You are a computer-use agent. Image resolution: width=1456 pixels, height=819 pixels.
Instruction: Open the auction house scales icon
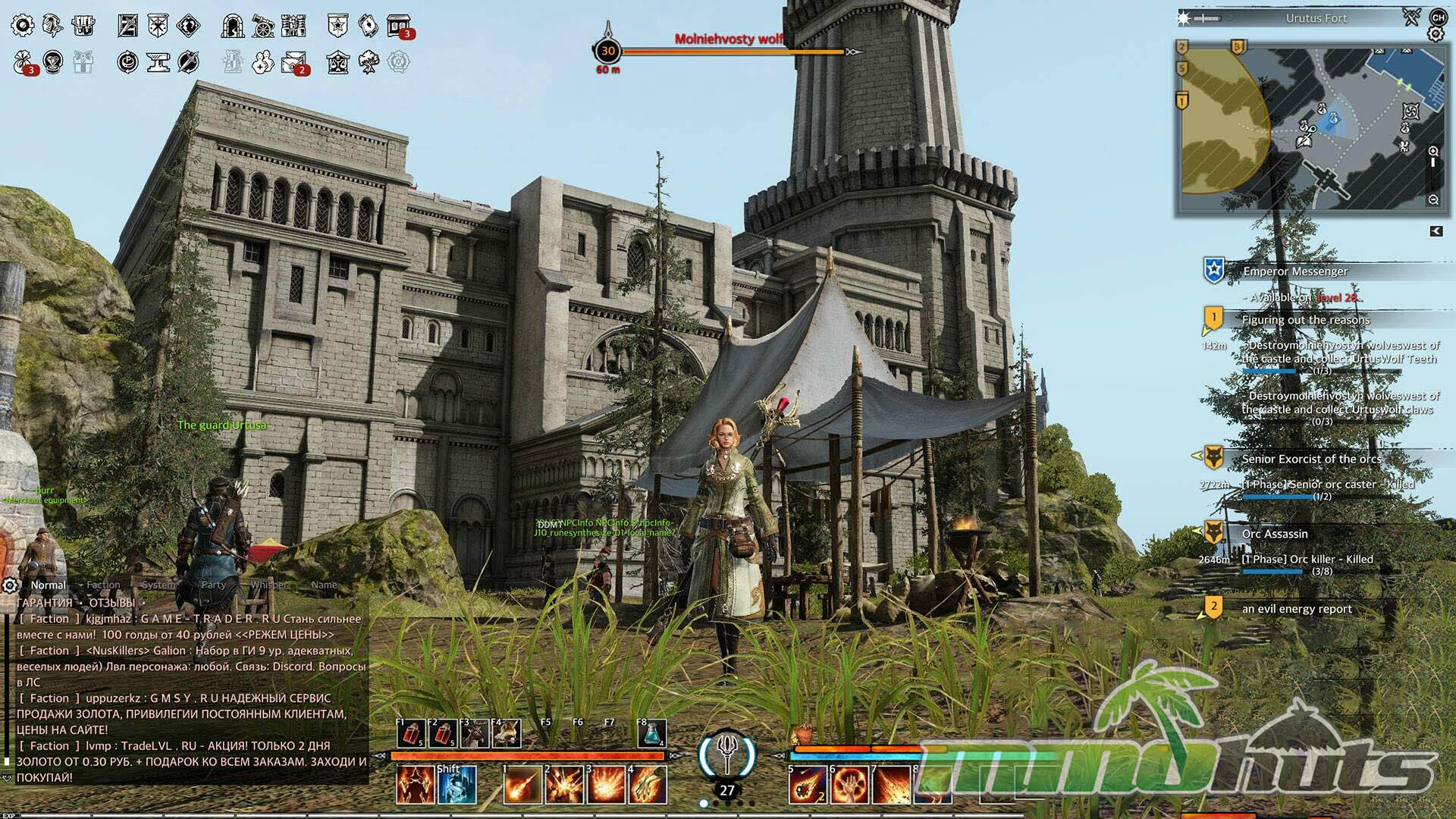(x=337, y=61)
